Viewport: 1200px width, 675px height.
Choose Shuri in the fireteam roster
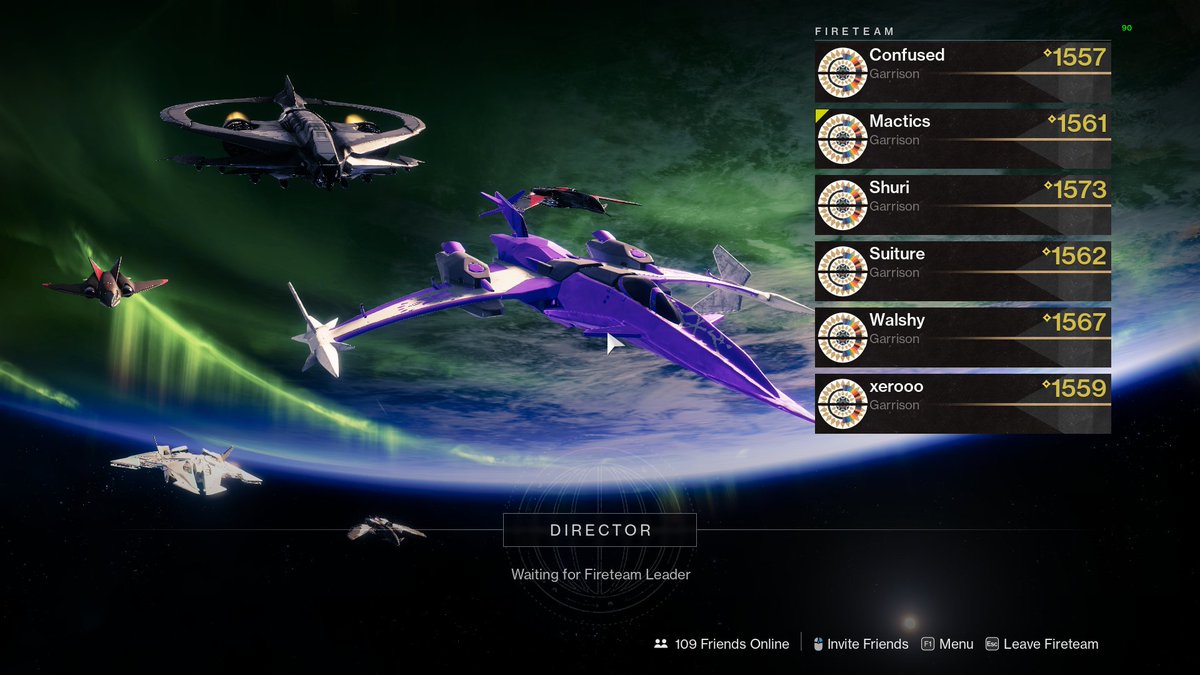click(x=962, y=204)
